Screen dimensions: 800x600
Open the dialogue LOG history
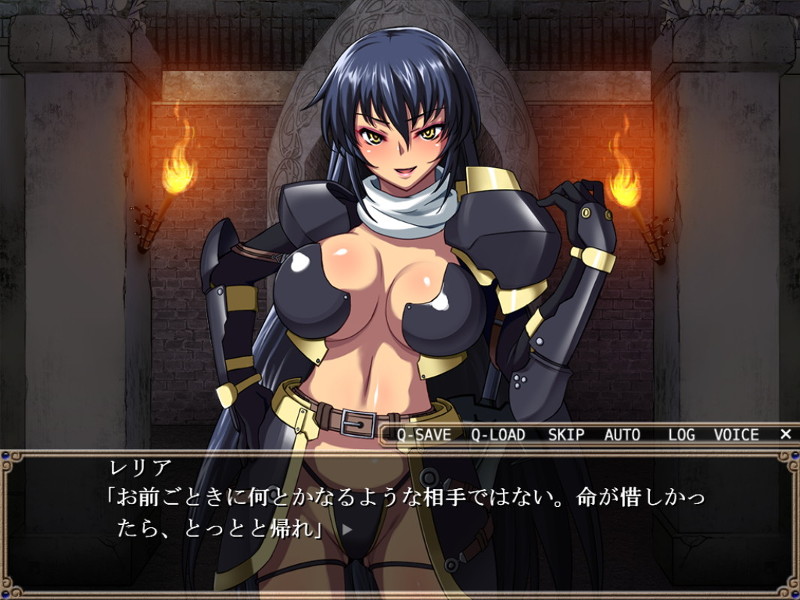(681, 435)
